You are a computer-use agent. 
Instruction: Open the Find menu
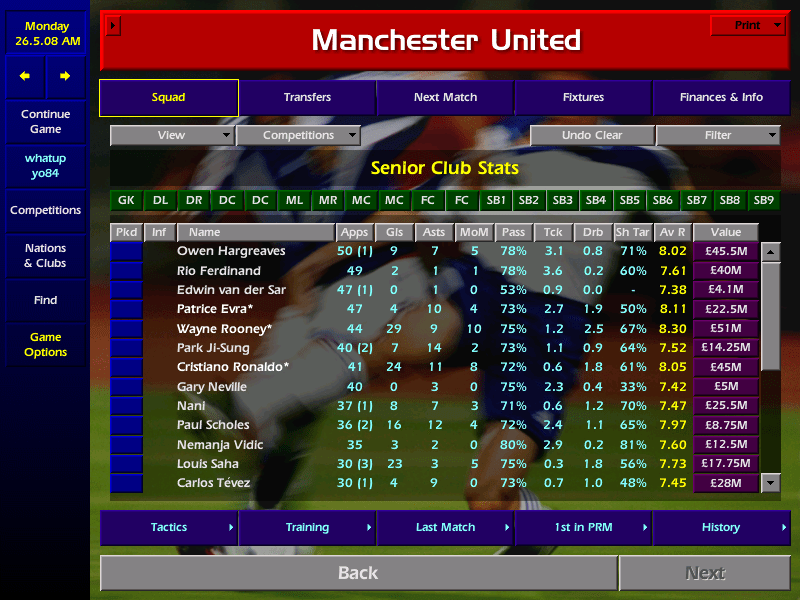point(45,300)
